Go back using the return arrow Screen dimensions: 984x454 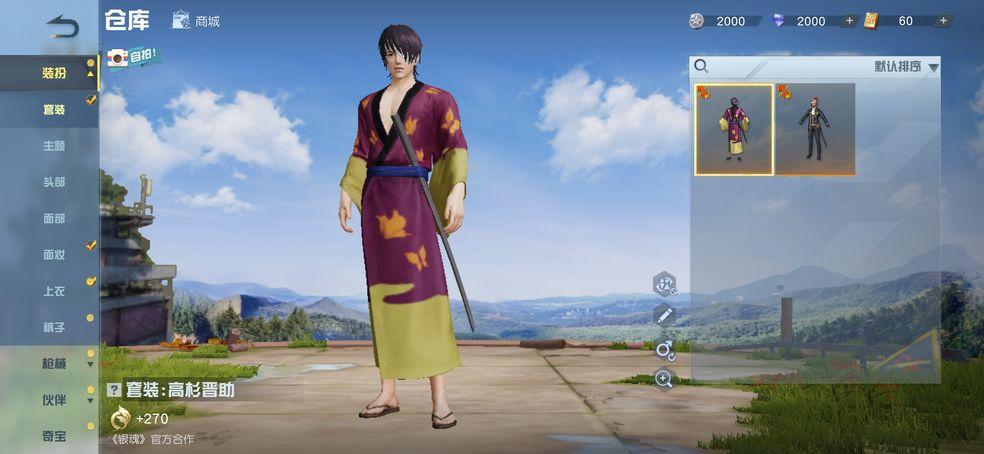point(62,26)
